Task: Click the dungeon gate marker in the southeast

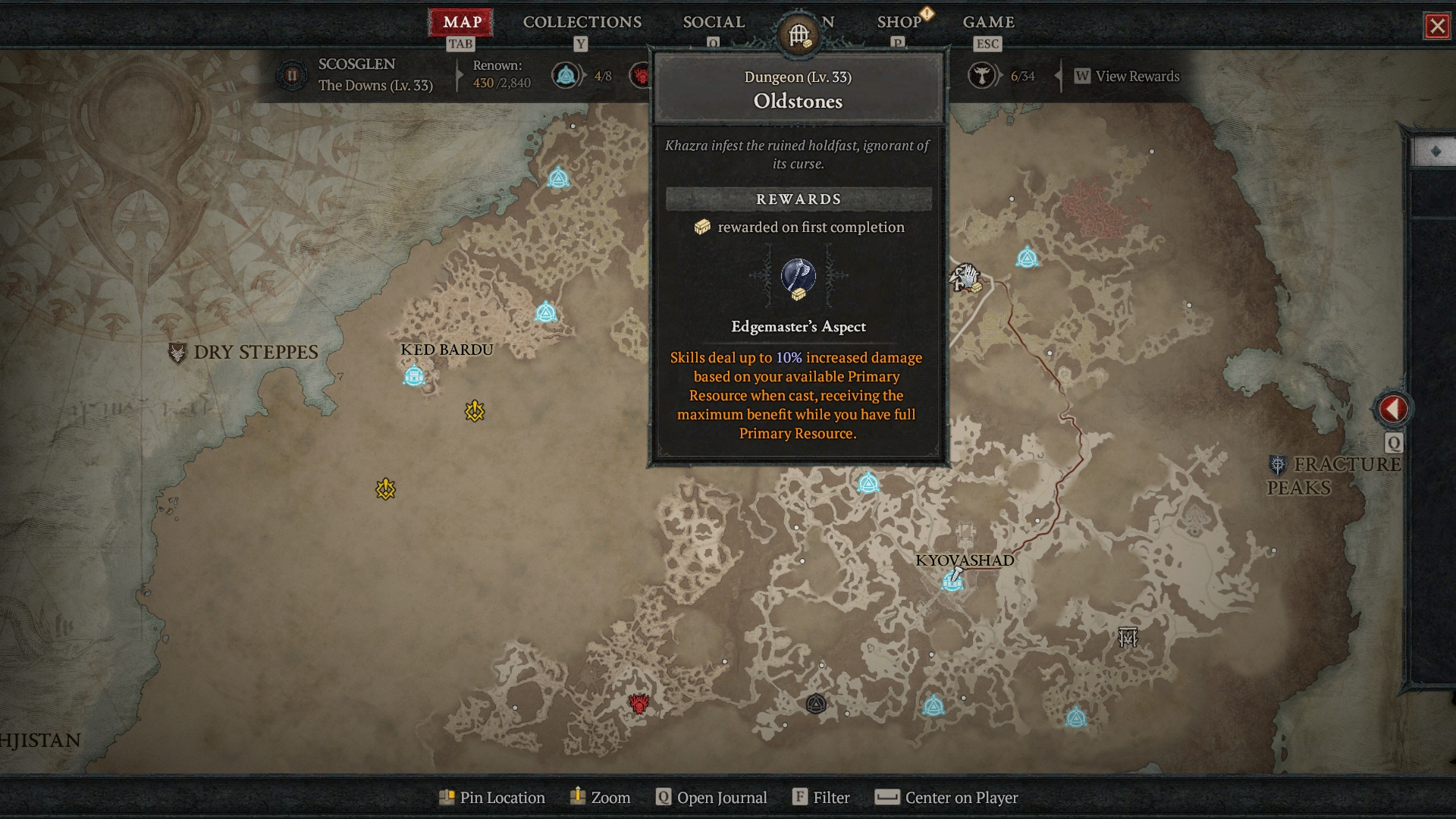Action: [x=1128, y=637]
